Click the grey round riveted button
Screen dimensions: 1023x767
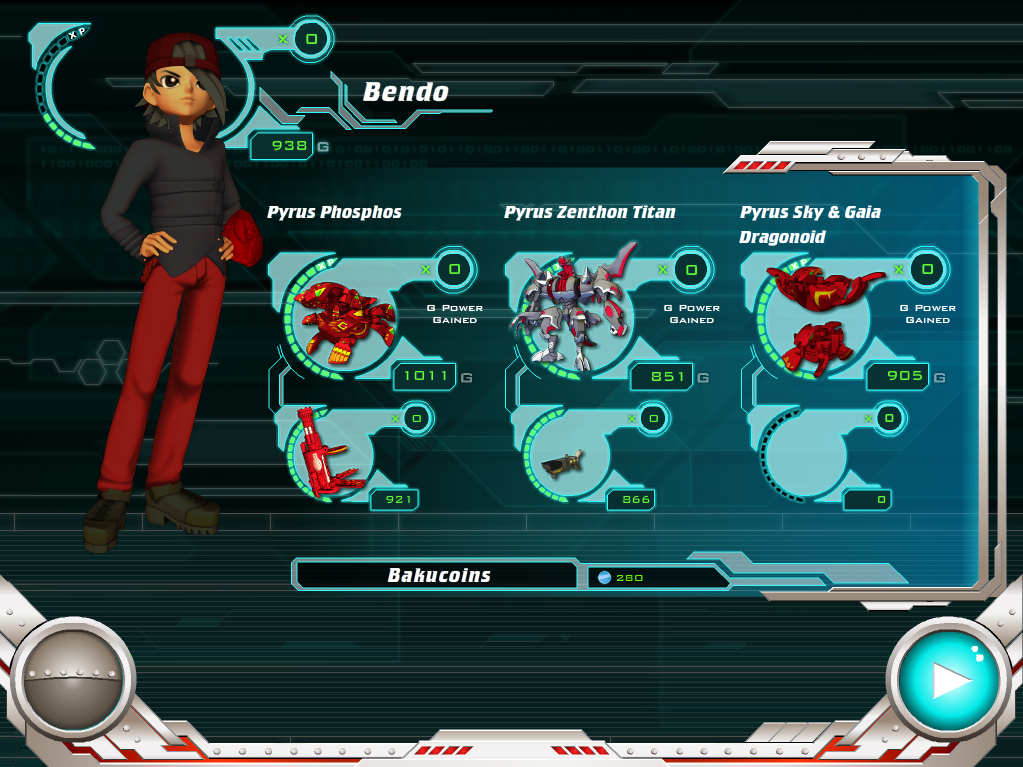(x=73, y=679)
